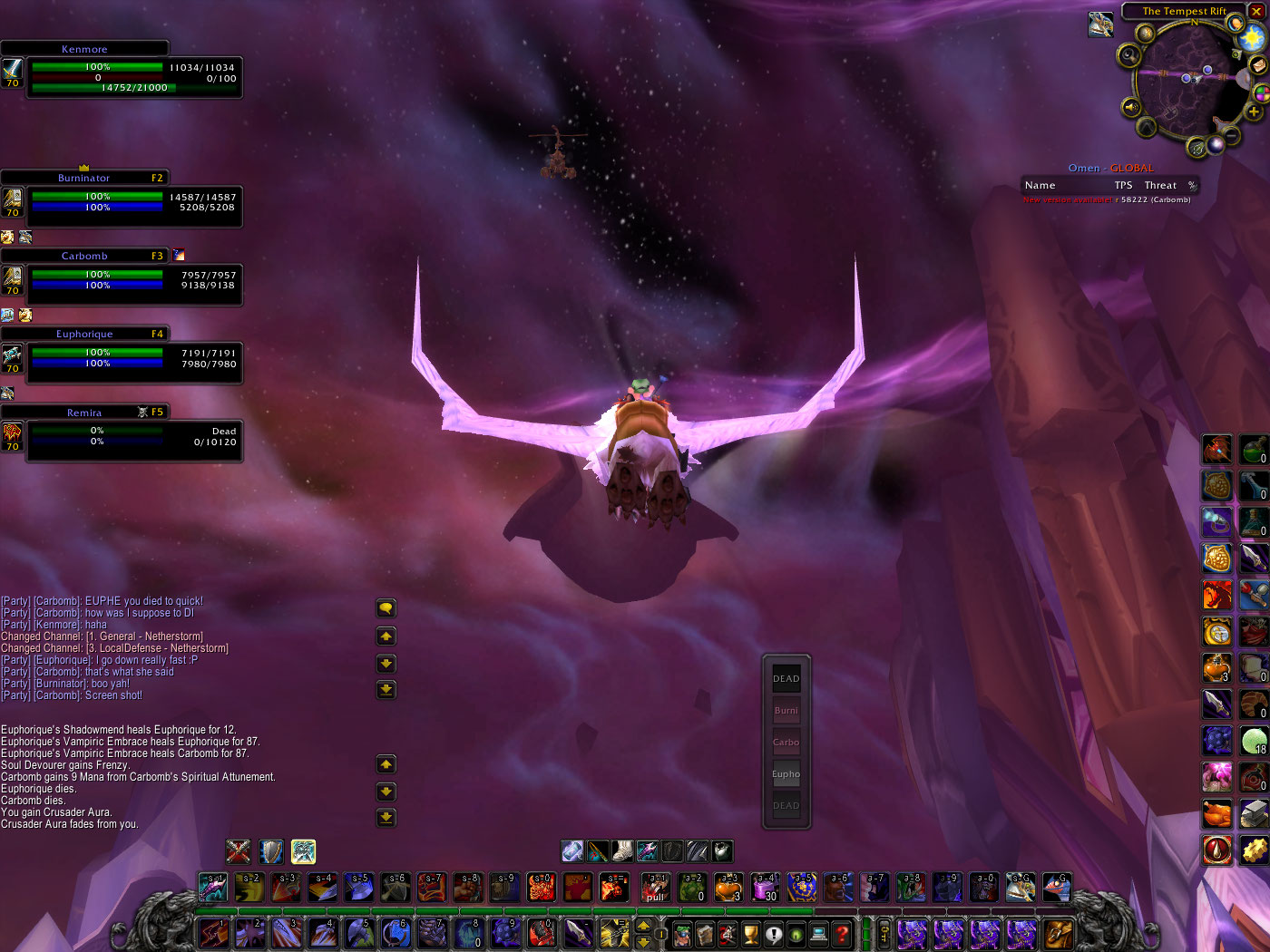Click the sun day-night indicator
The width and height of the screenshot is (1270, 952).
[1253, 38]
